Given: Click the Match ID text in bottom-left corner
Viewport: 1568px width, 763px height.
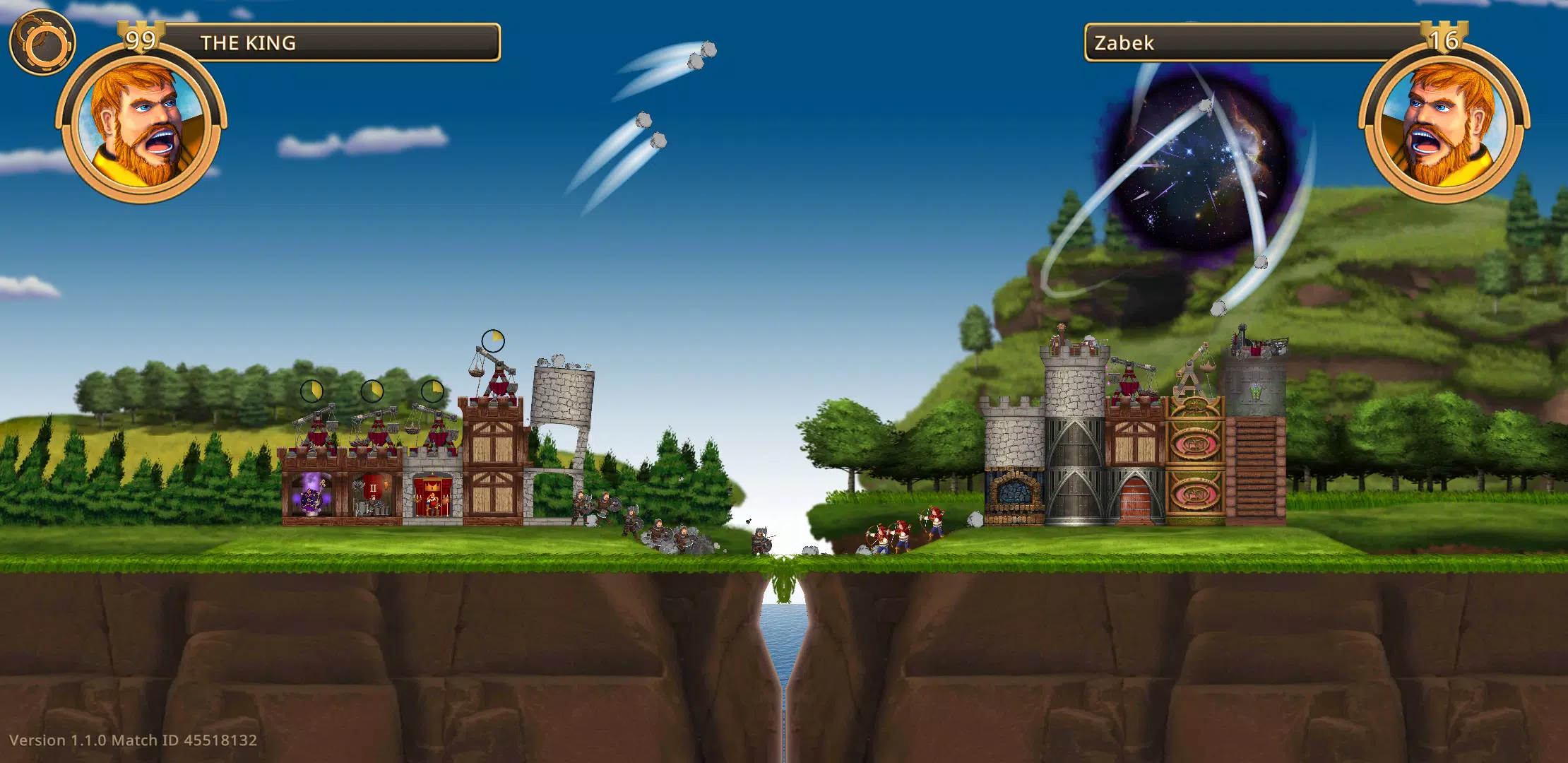Looking at the screenshot, I should (x=187, y=741).
